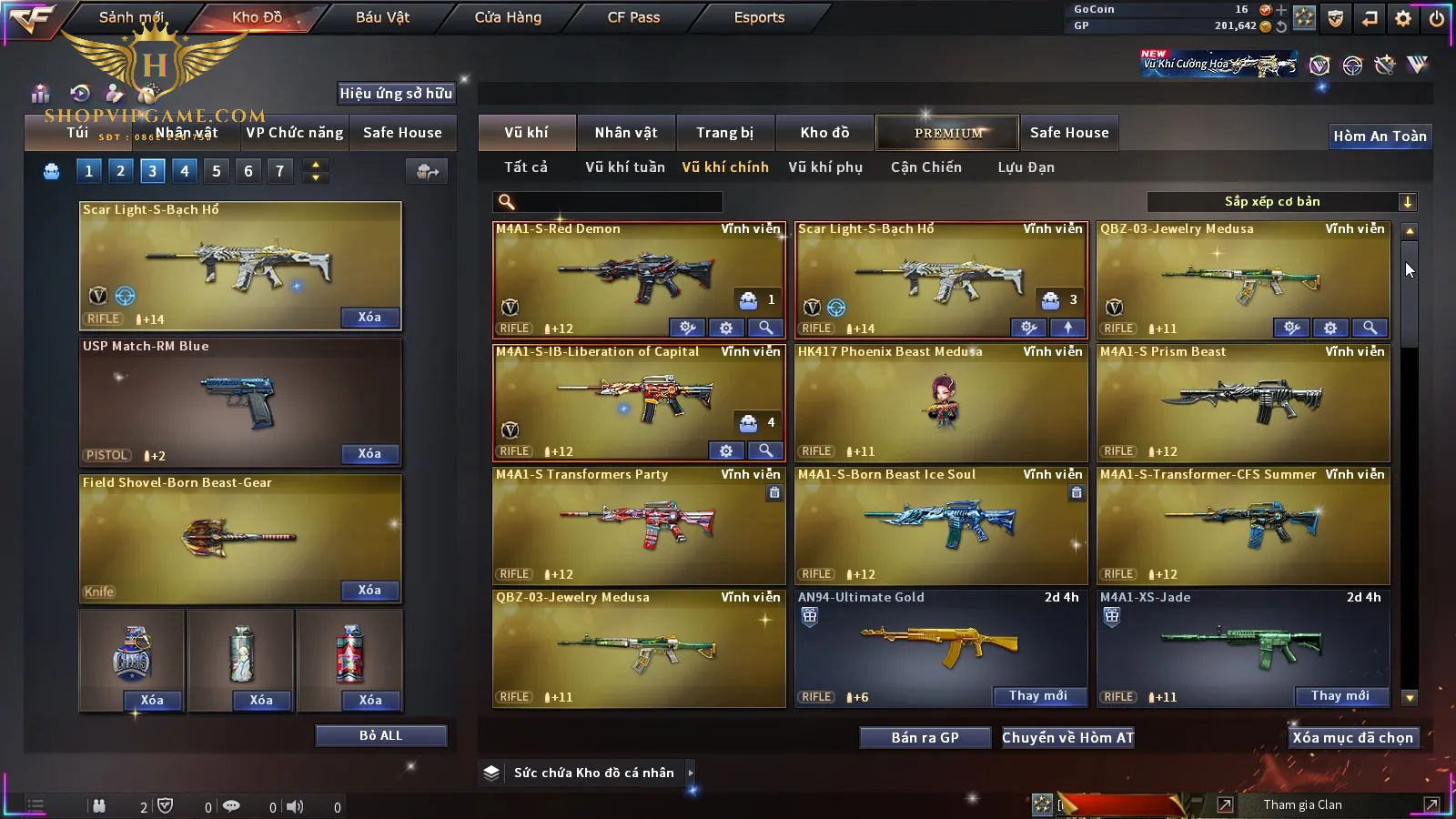This screenshot has height=819, width=1456.
Task: Open the PREMIUM tab
Action: coord(947,133)
